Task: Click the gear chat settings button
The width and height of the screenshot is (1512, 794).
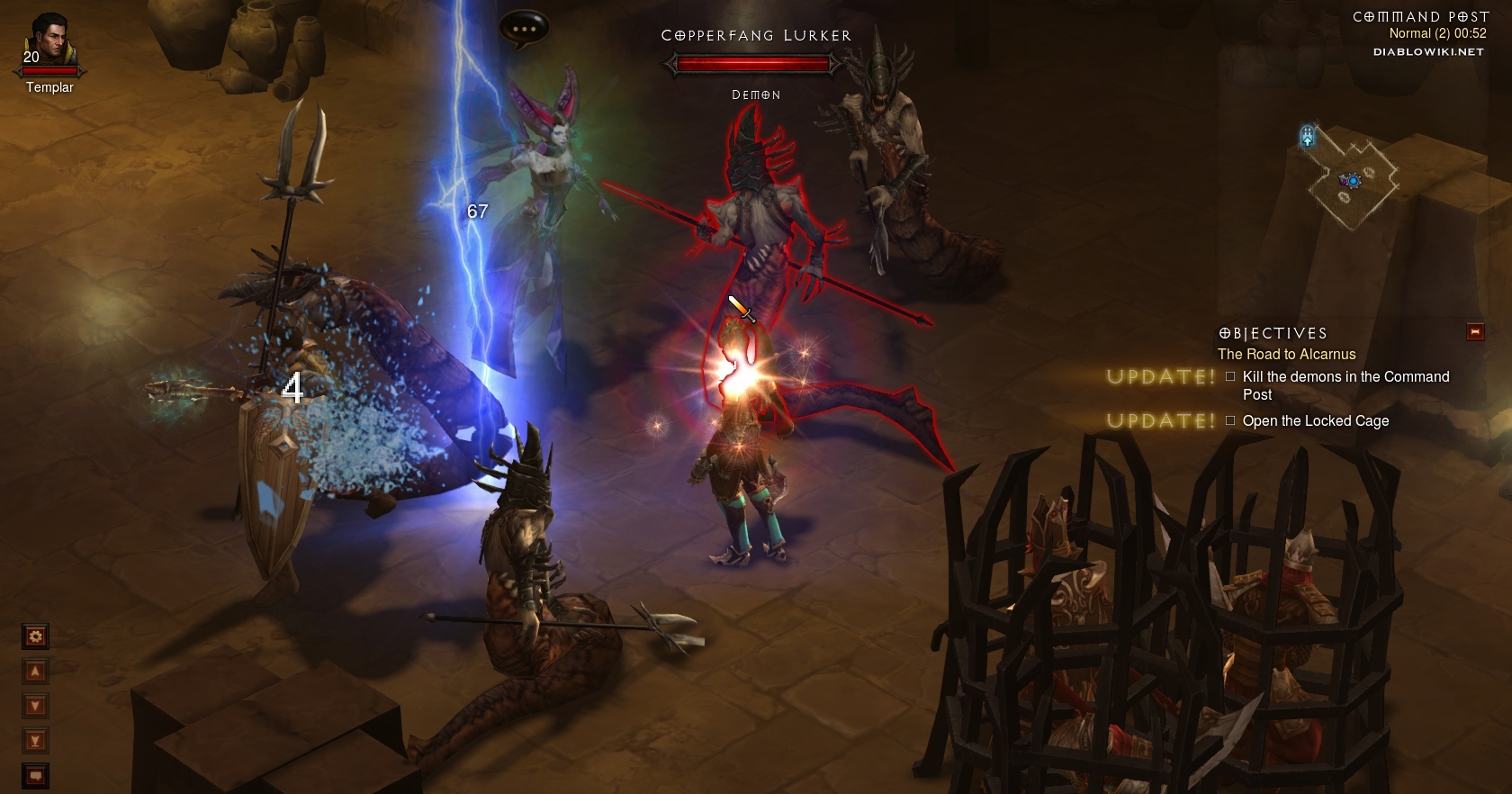Action: (x=35, y=636)
